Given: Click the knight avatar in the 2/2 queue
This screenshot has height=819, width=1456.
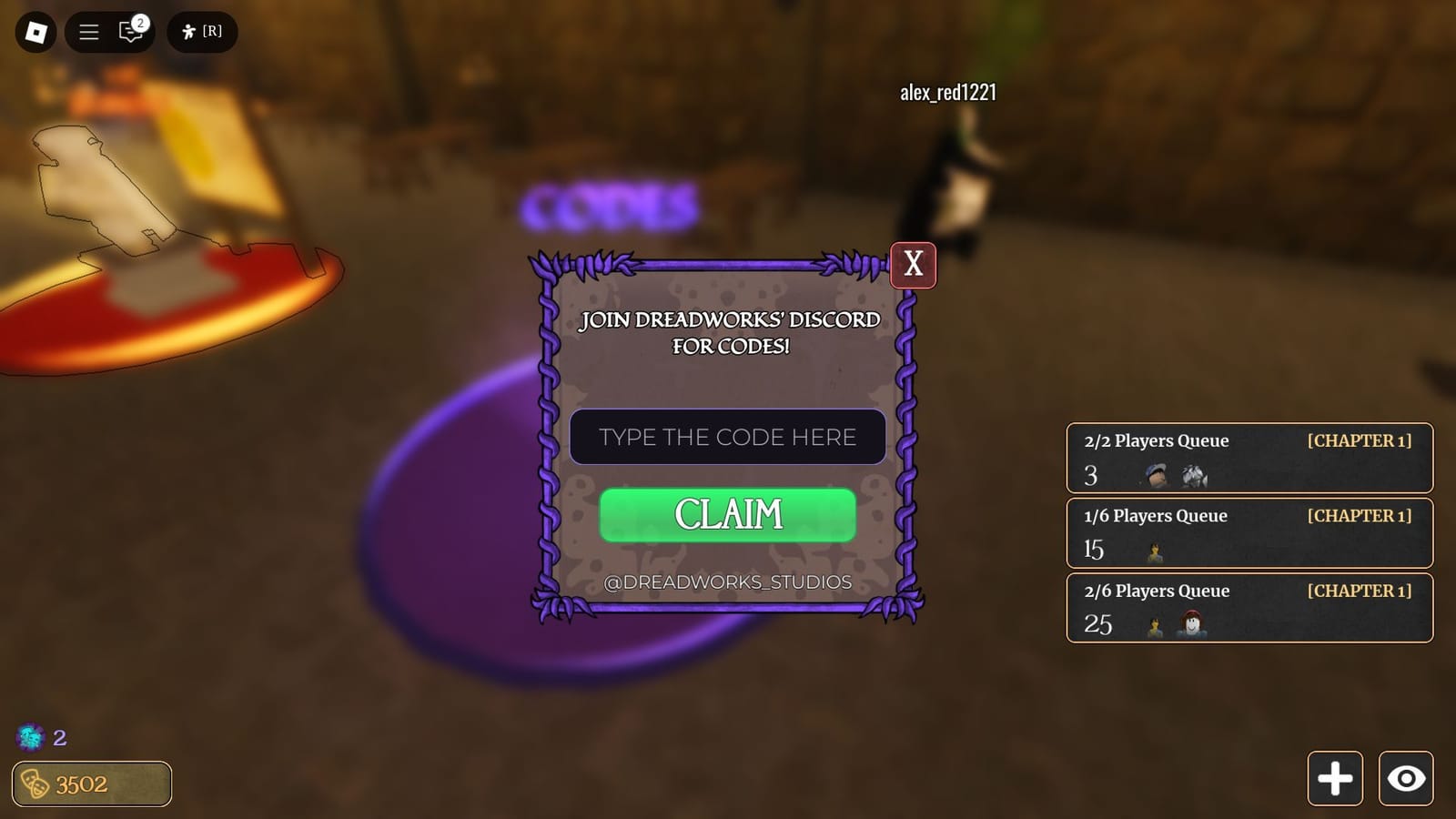Looking at the screenshot, I should pos(1194,475).
